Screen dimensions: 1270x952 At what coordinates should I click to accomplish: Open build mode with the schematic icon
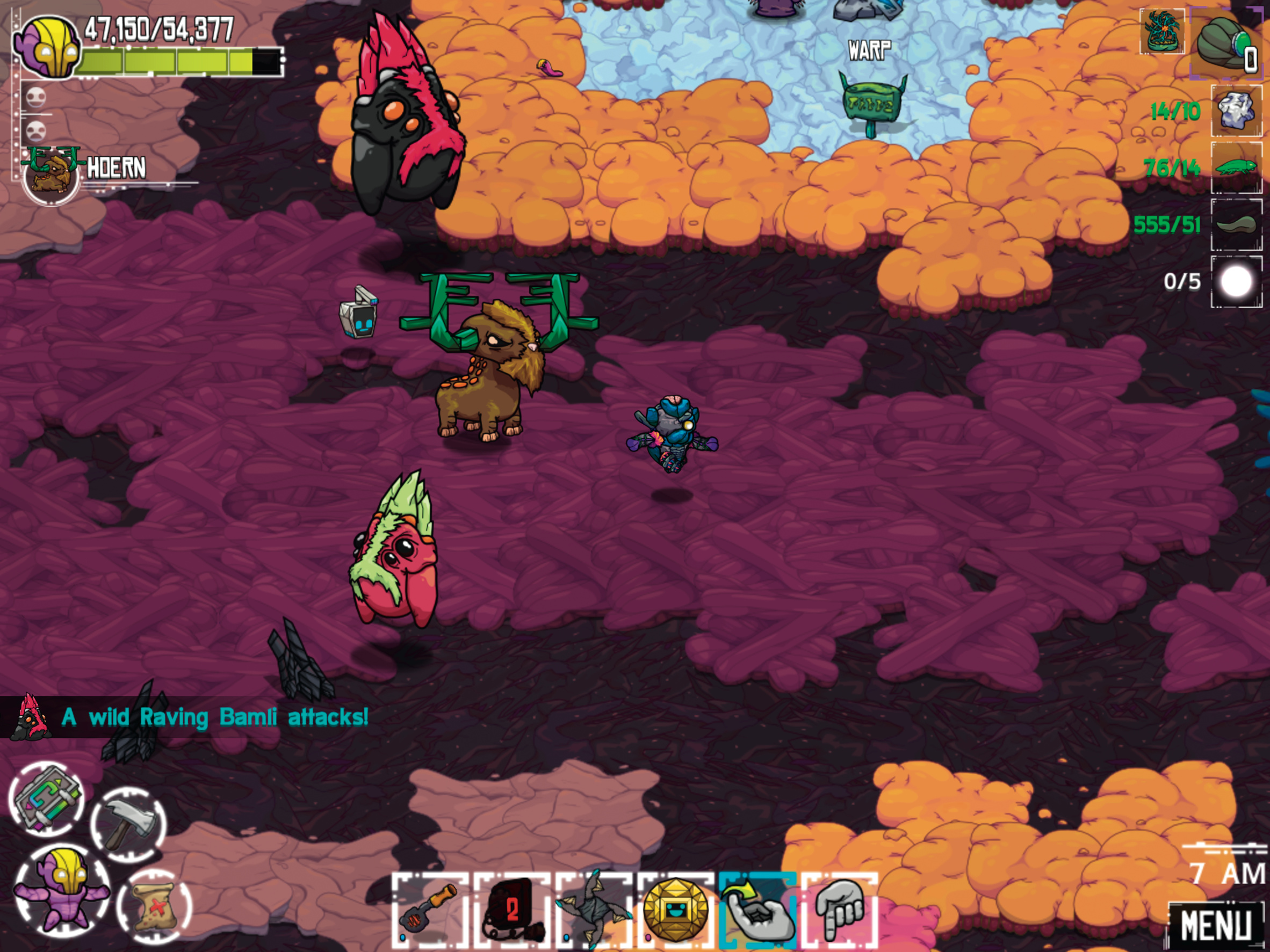(x=47, y=798)
